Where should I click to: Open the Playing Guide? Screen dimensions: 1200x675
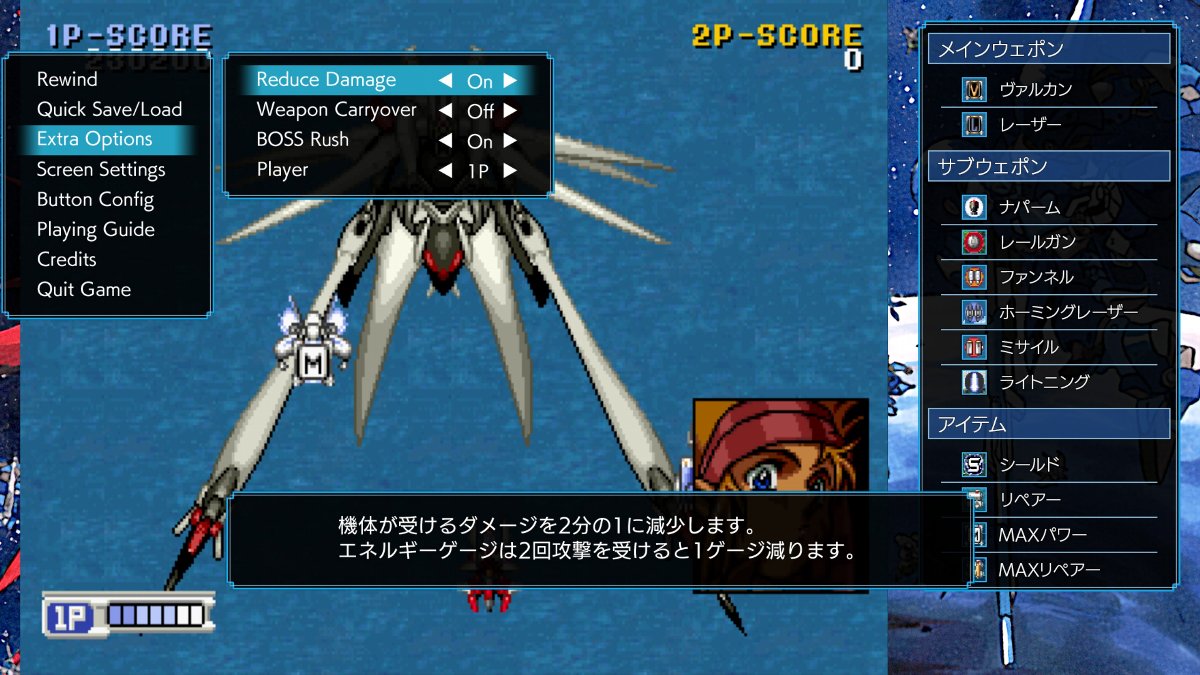(95, 229)
